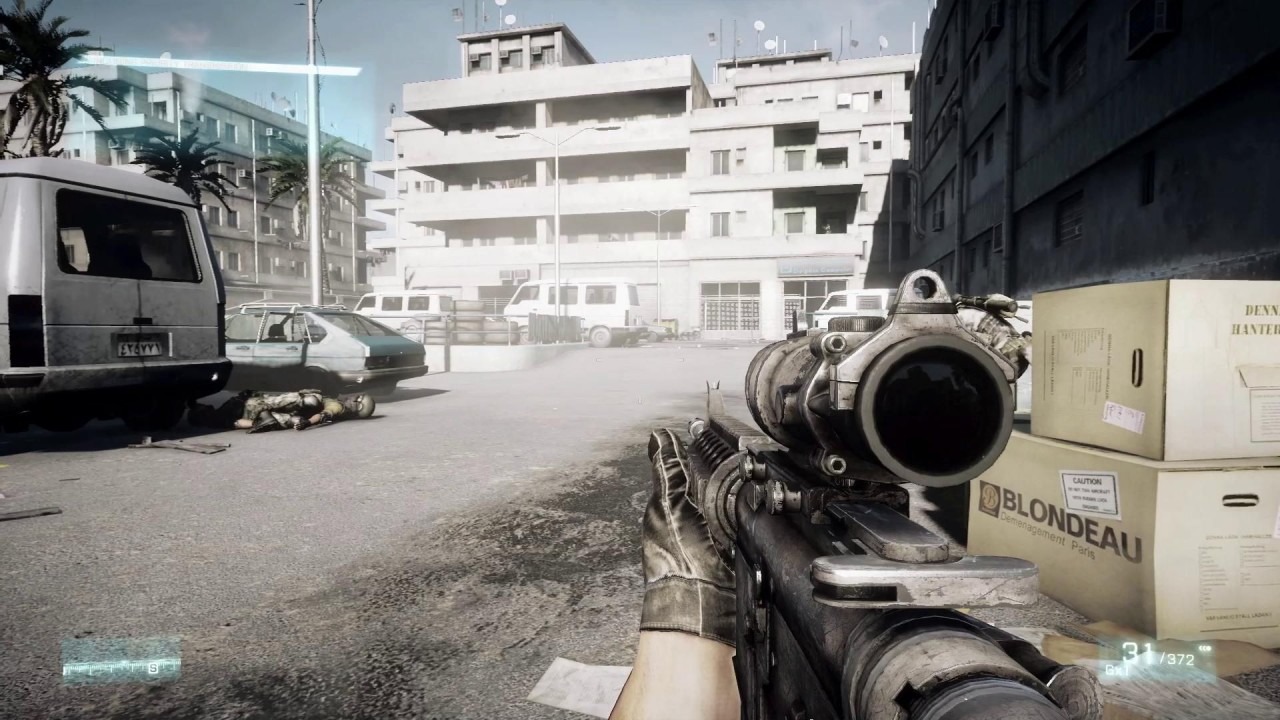Click the S heading marker on the compass

[x=153, y=668]
